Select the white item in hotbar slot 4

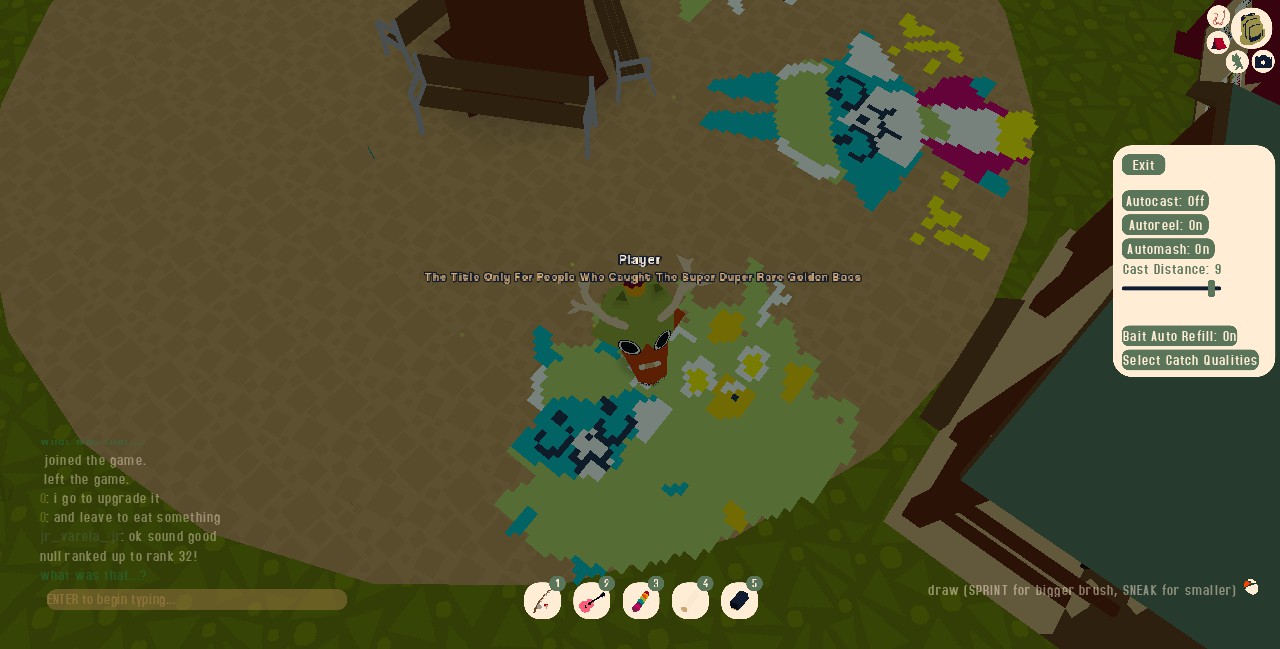[x=690, y=601]
